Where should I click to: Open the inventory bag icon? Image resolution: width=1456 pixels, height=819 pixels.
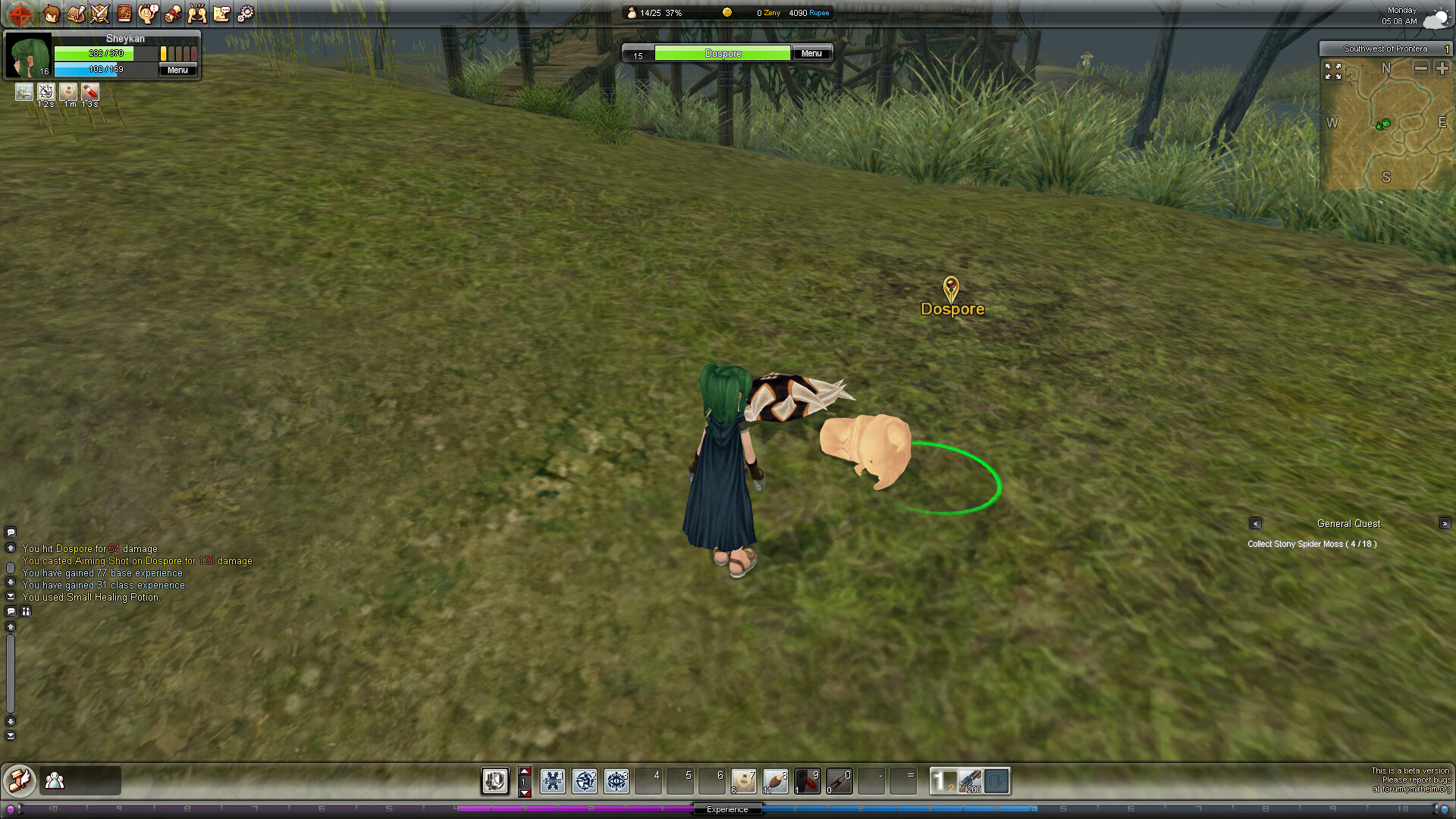click(x=76, y=14)
